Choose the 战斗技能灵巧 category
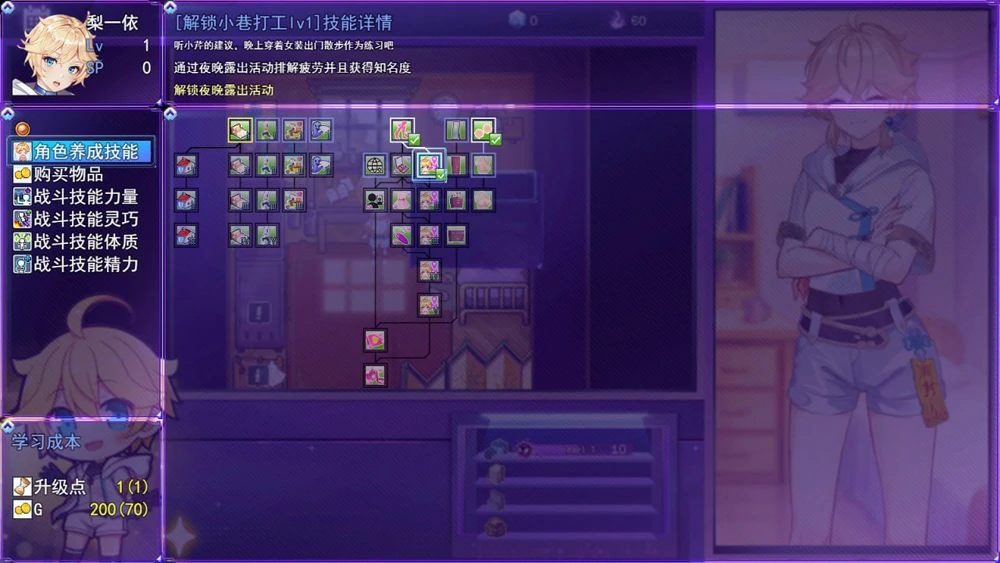Screen dimensions: 1000x563 pos(85,219)
